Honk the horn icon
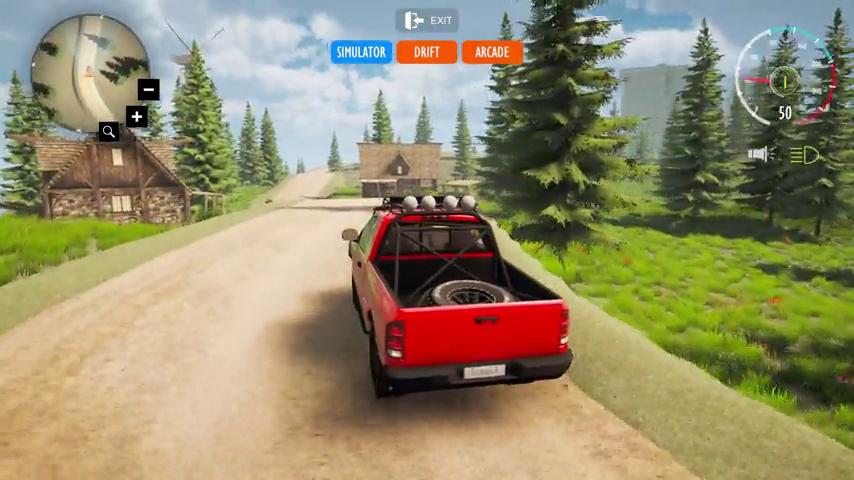The image size is (854, 480). 761,154
